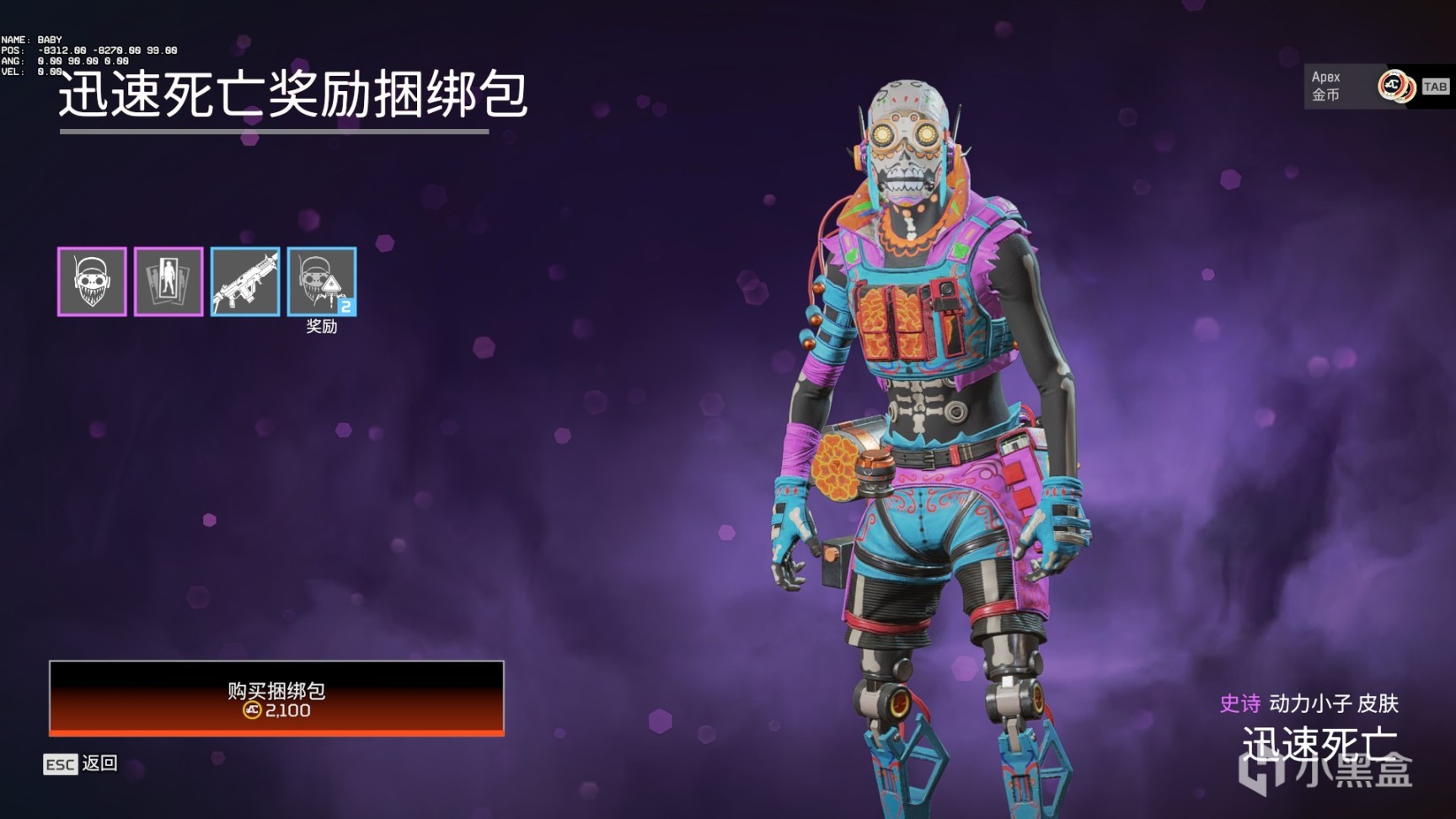
Task: Select the weapon skin icon in the bundle
Action: (x=245, y=281)
